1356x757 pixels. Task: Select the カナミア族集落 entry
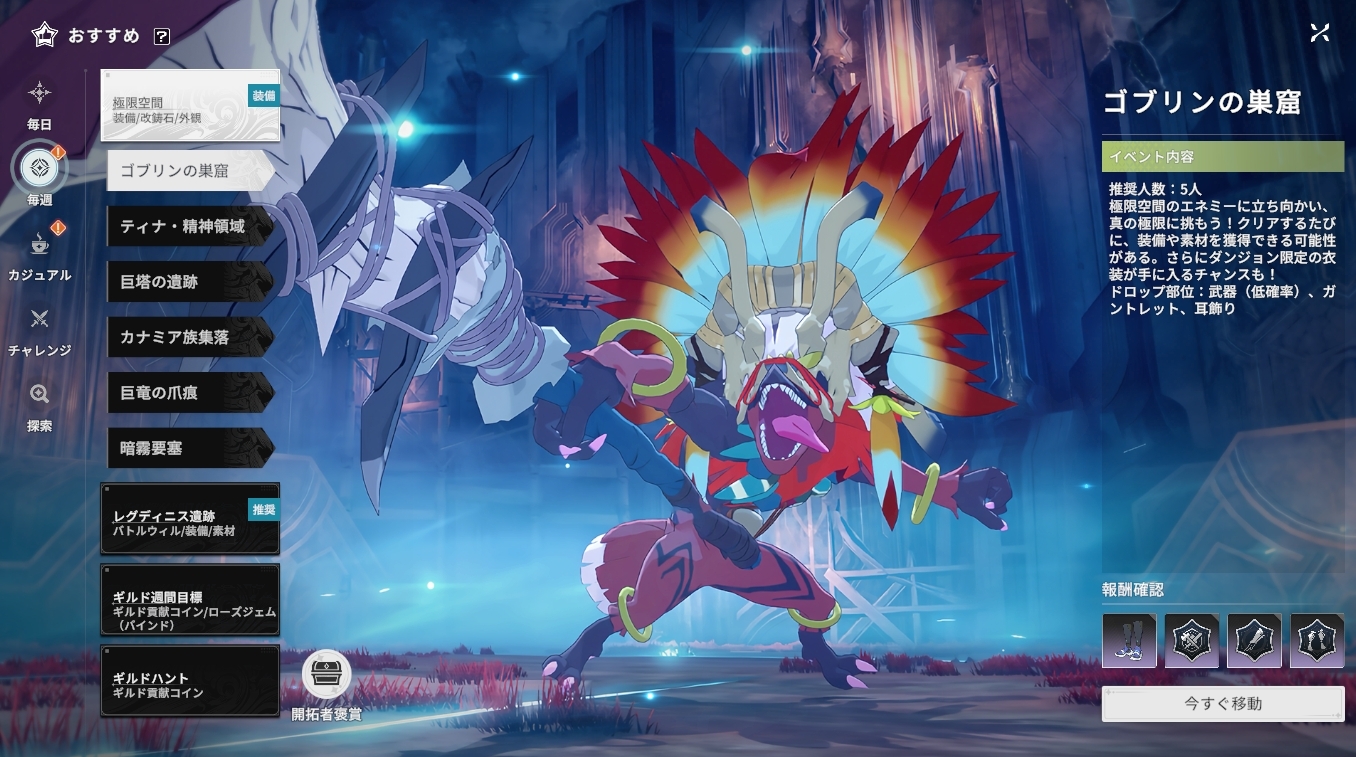(188, 337)
